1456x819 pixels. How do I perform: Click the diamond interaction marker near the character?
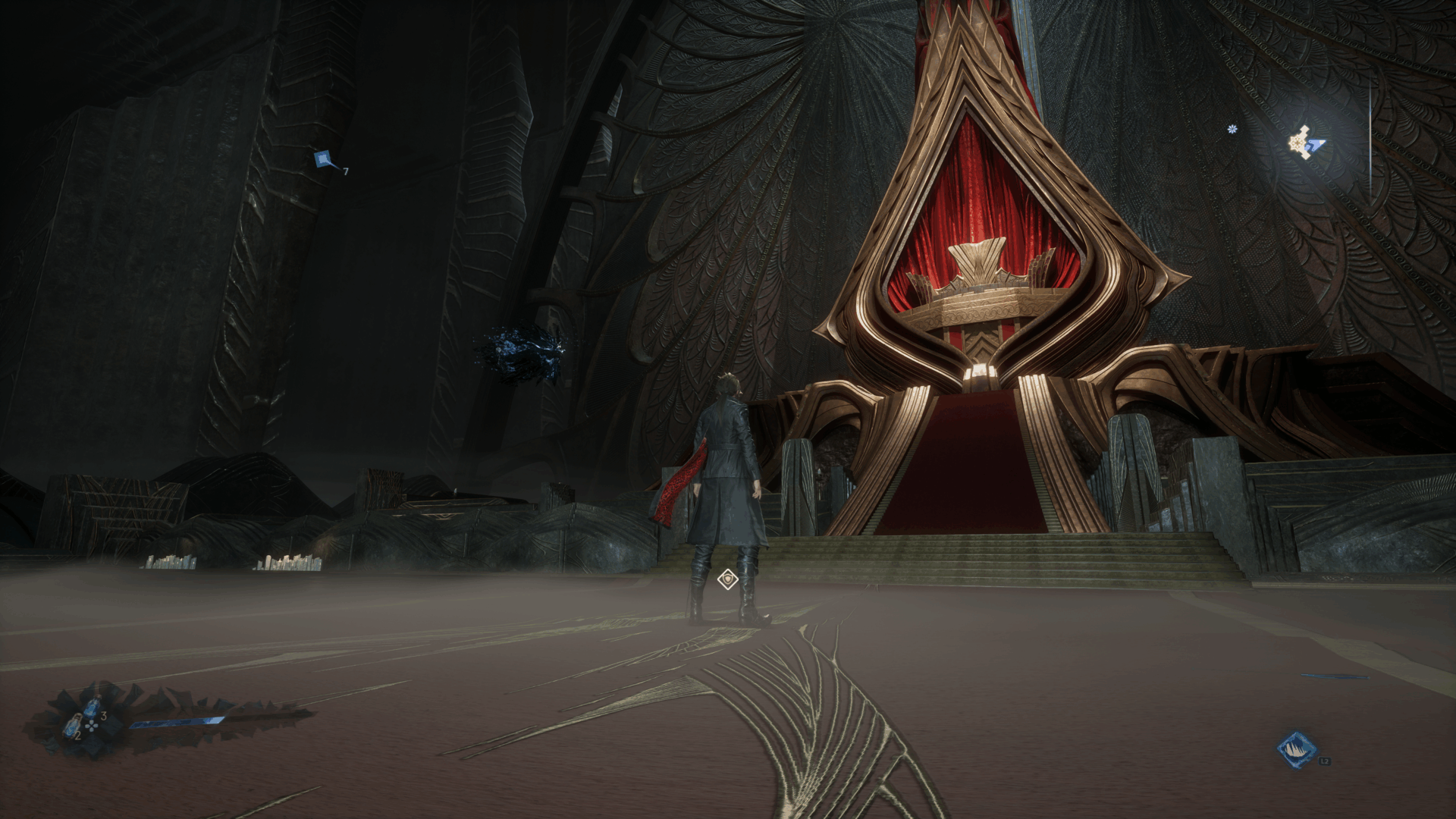tap(727, 580)
